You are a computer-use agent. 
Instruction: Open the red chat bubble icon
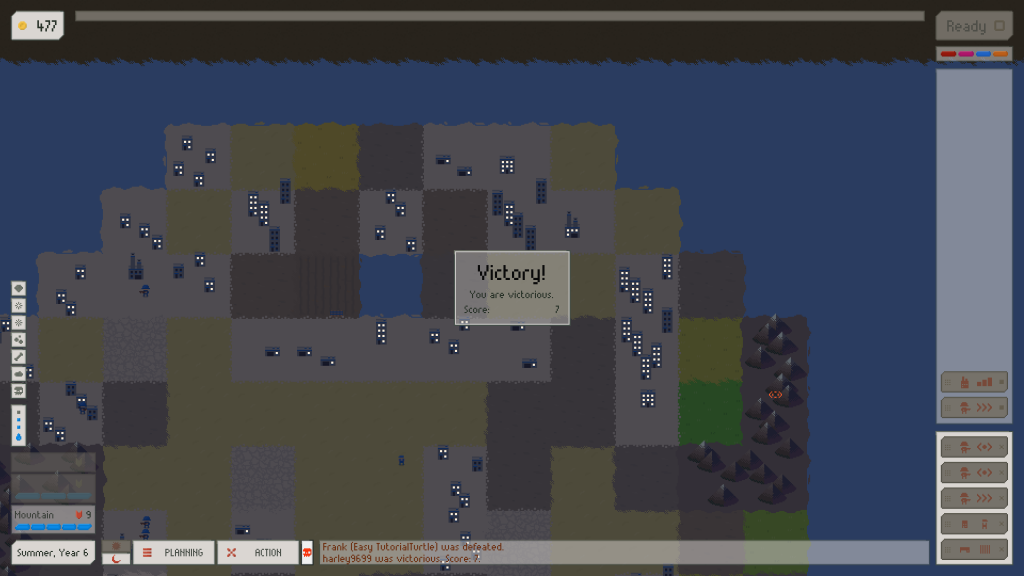(x=307, y=552)
